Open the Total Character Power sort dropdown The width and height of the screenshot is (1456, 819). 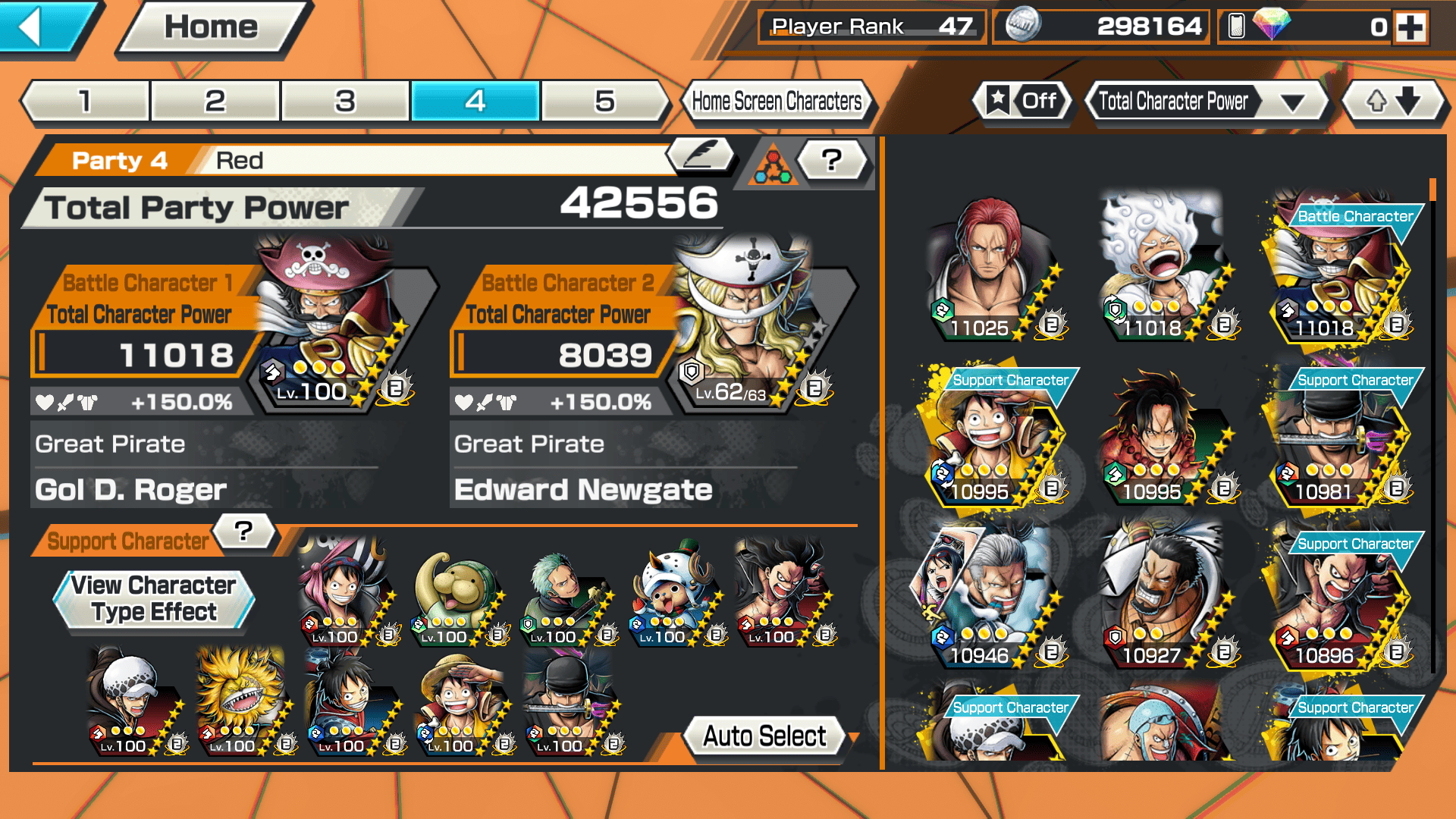pos(1206,101)
